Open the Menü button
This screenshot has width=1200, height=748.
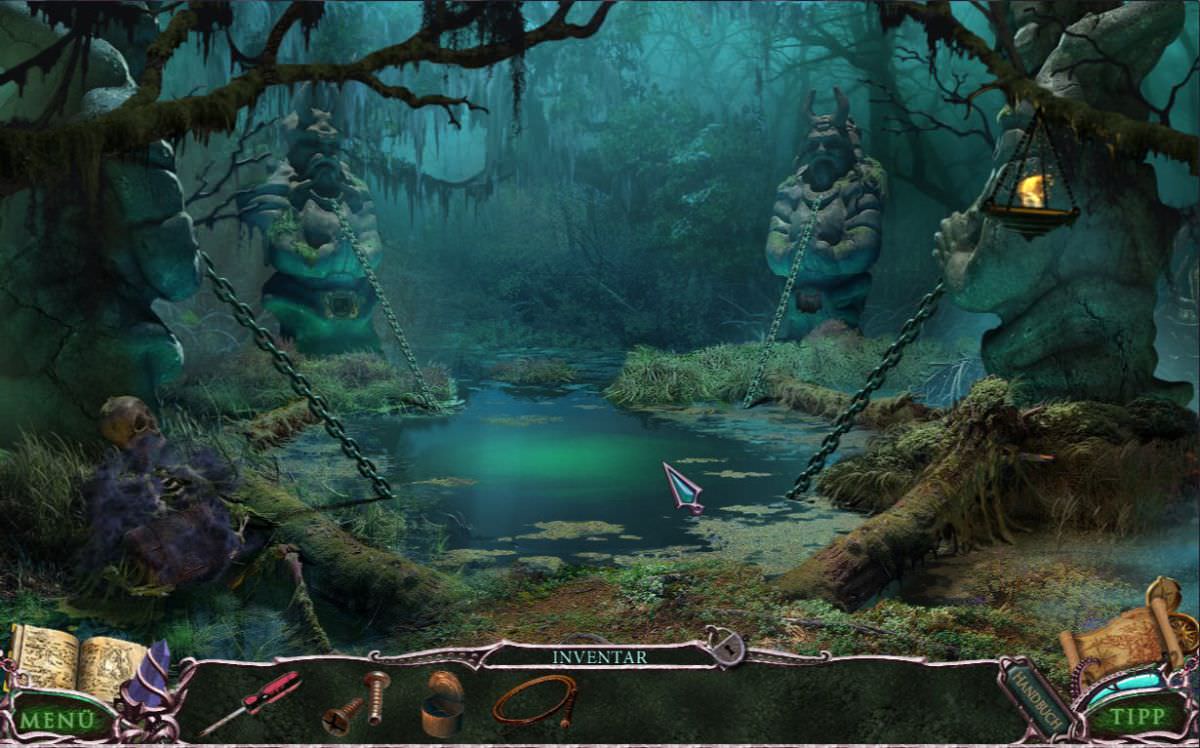[x=58, y=718]
